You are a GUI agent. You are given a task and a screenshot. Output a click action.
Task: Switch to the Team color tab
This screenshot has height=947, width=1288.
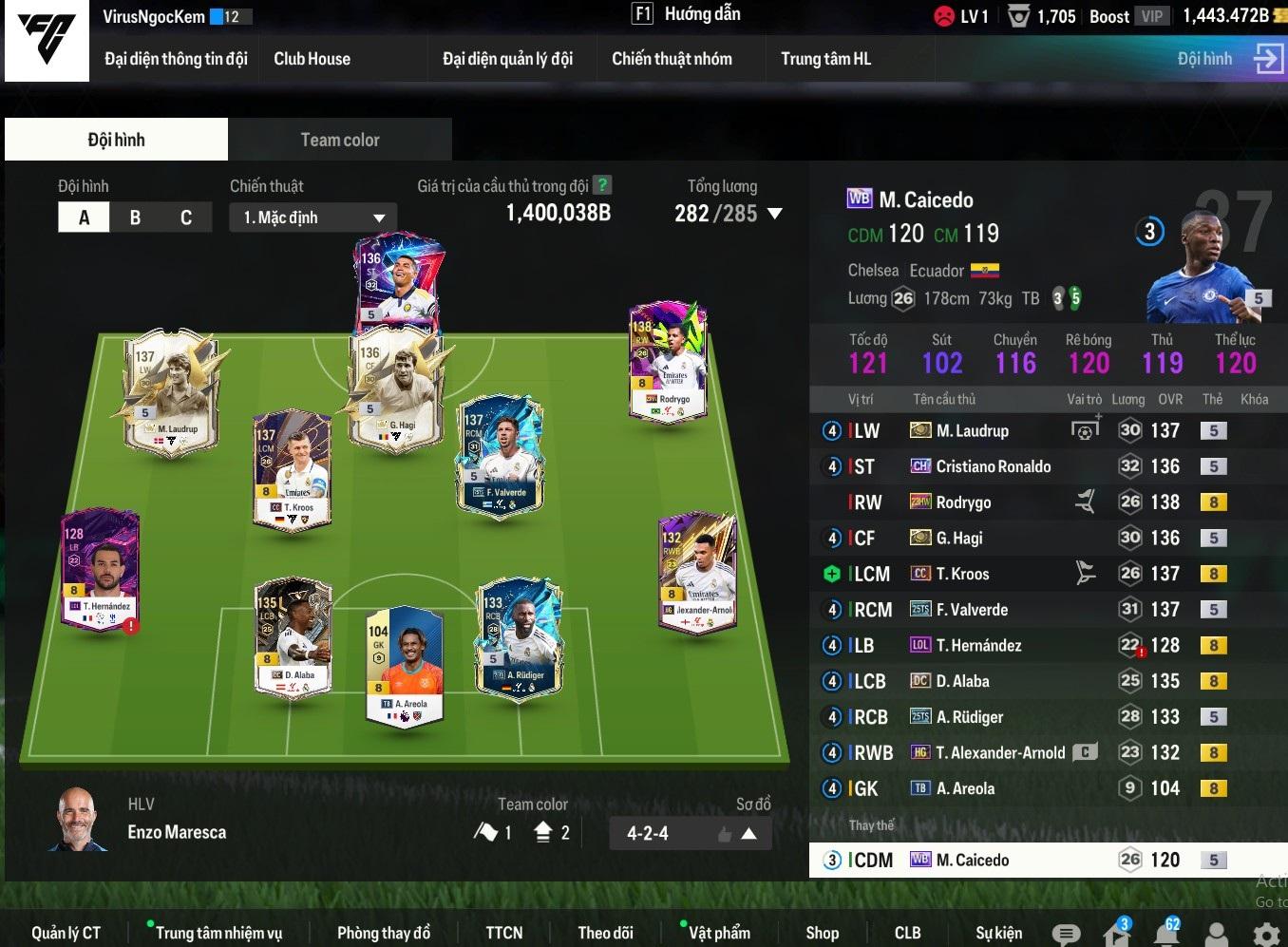[339, 140]
